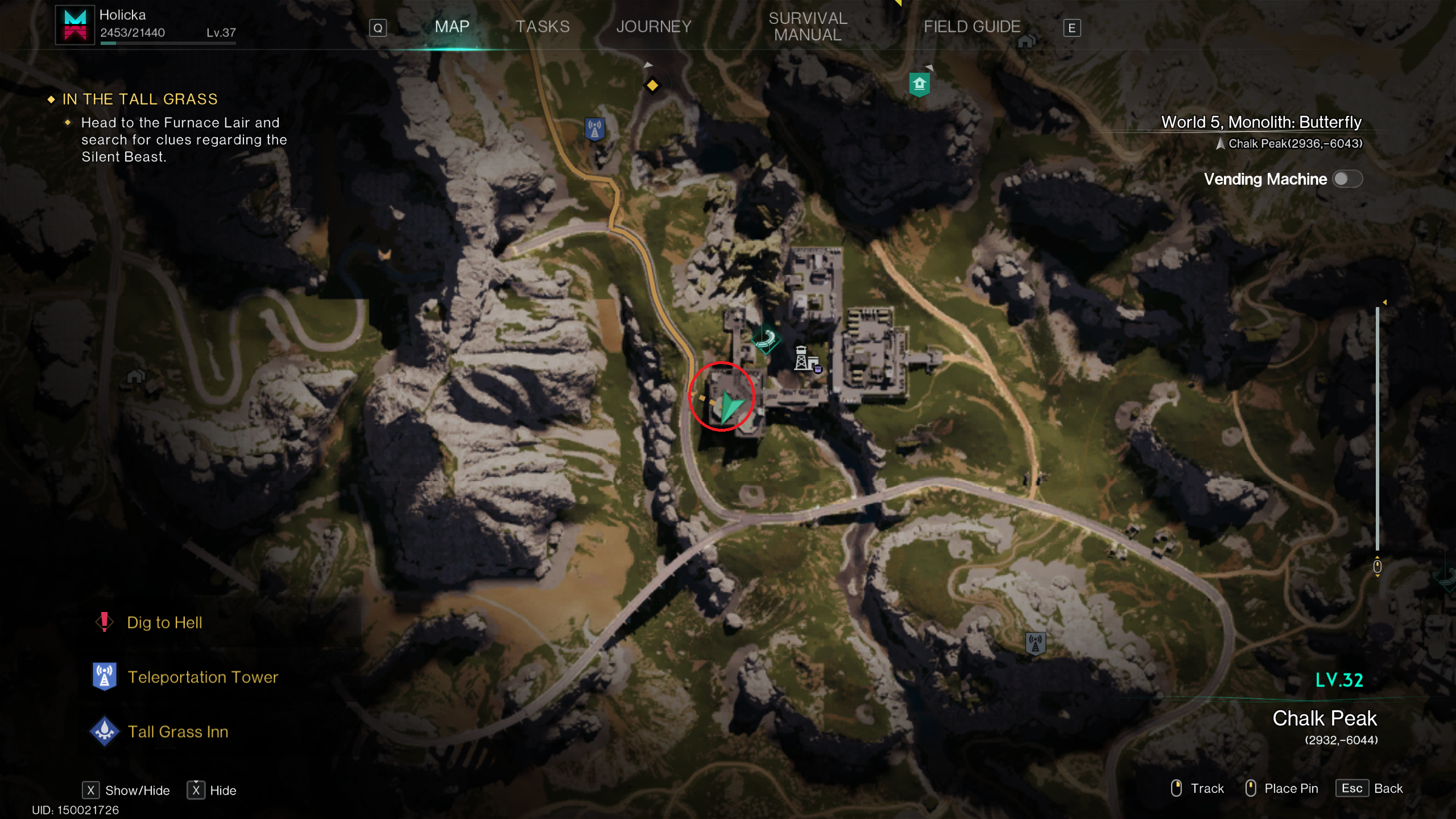Select the green player arrow marker
The height and width of the screenshot is (819, 1456).
[x=730, y=406]
